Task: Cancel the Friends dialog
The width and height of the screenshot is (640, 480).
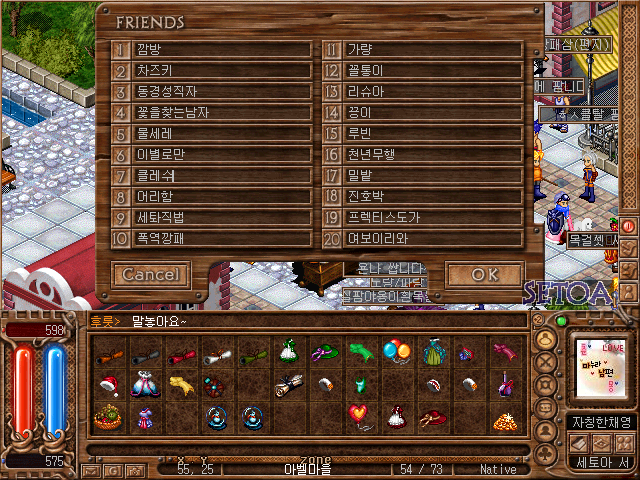Action: pyautogui.click(x=151, y=274)
